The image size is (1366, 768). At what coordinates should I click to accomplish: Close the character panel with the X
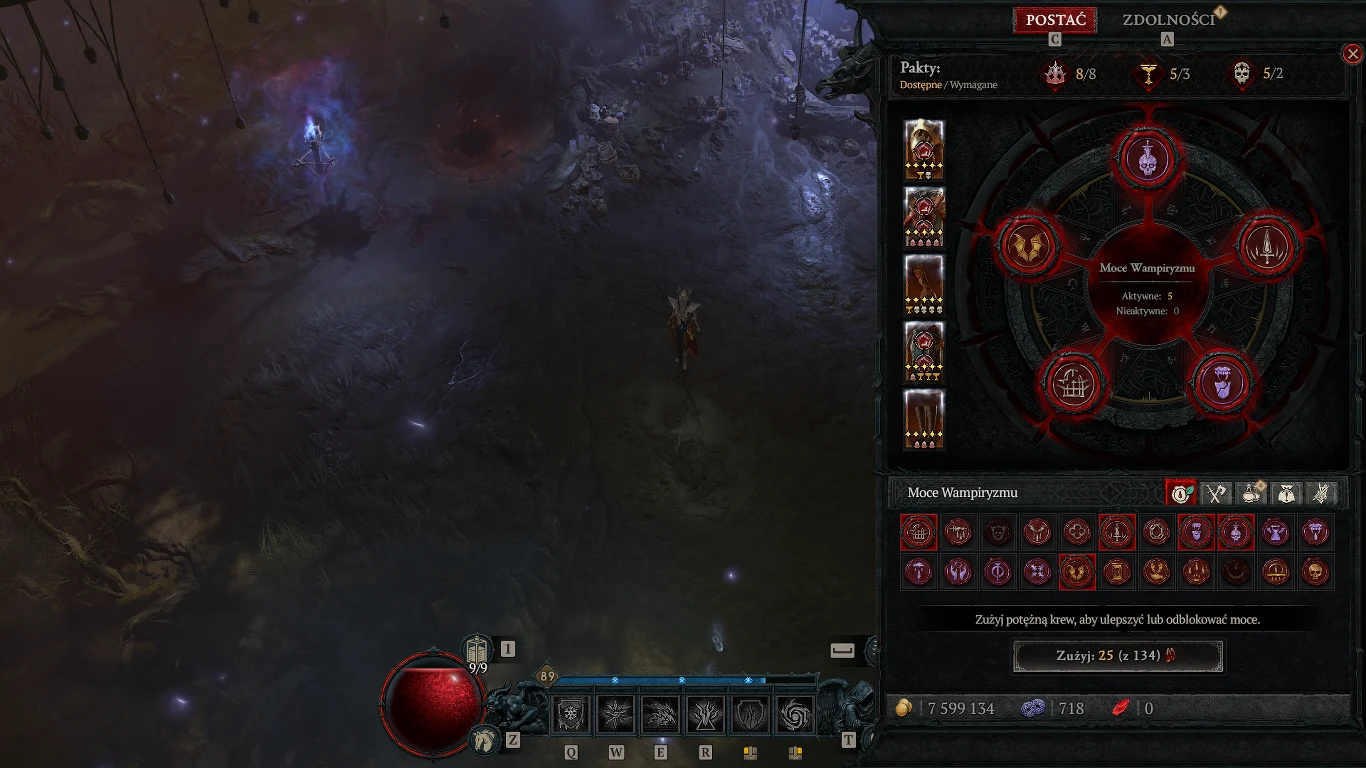point(1352,54)
